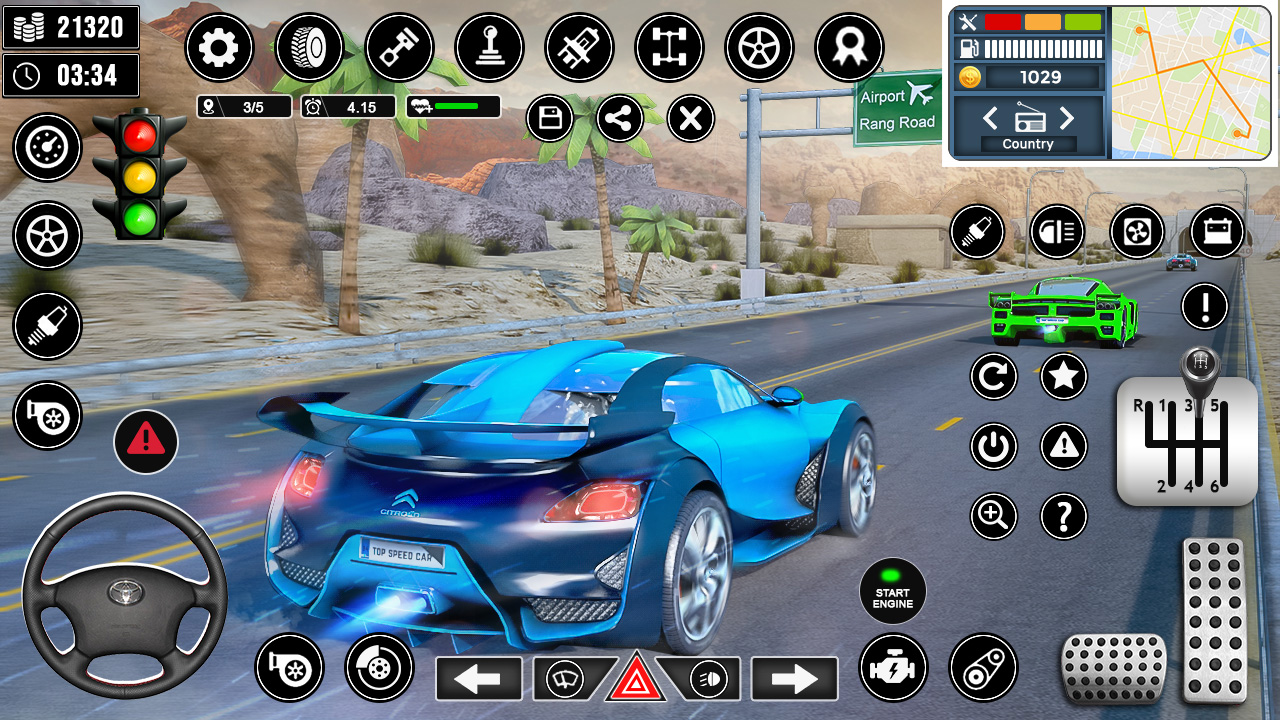The image size is (1280, 720).
Task: Toggle the headlight button beside the right arrow
Action: pos(708,680)
